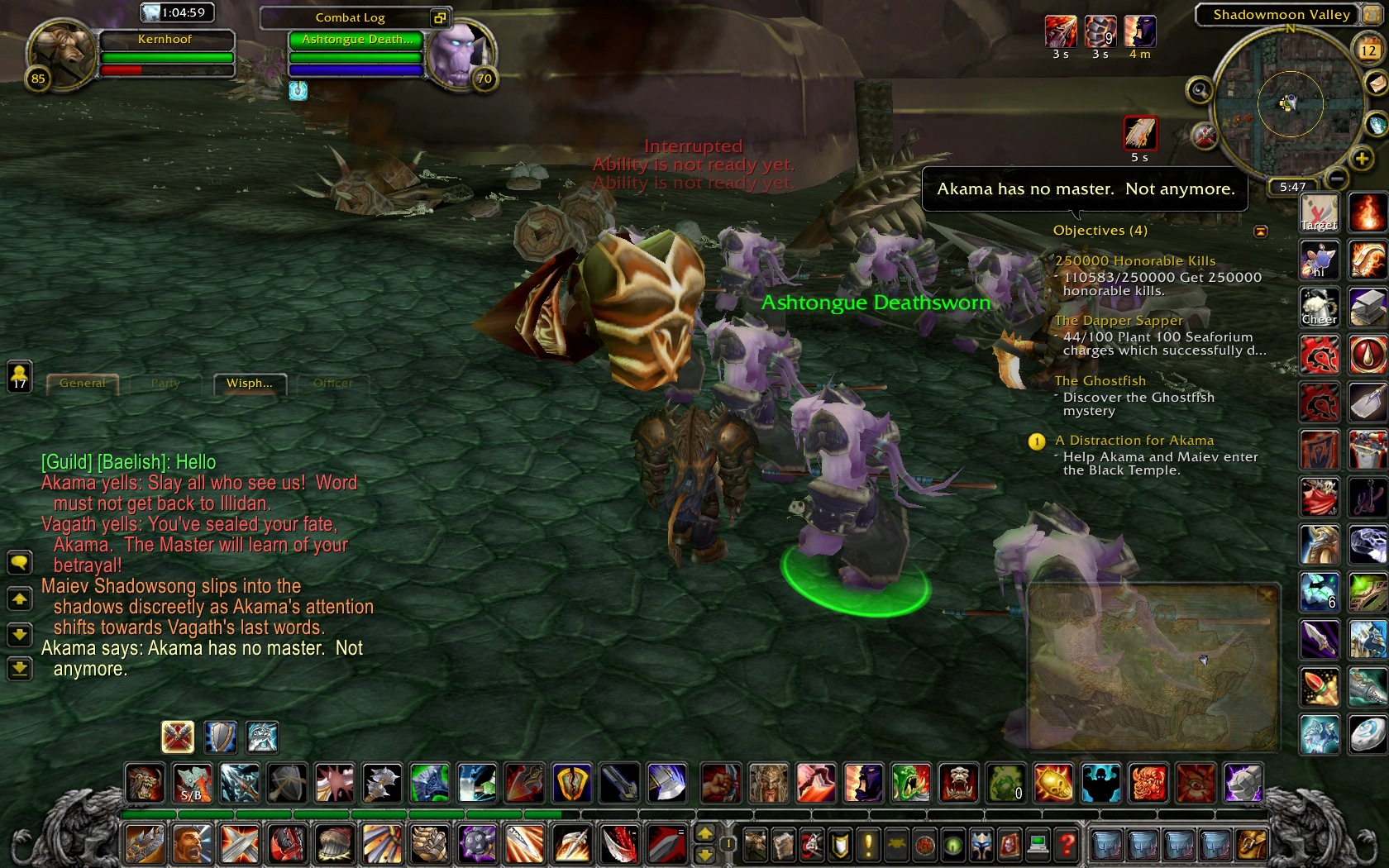Zoom out the minimap with the minus button
1389x868 pixels.
pyautogui.click(x=1337, y=178)
